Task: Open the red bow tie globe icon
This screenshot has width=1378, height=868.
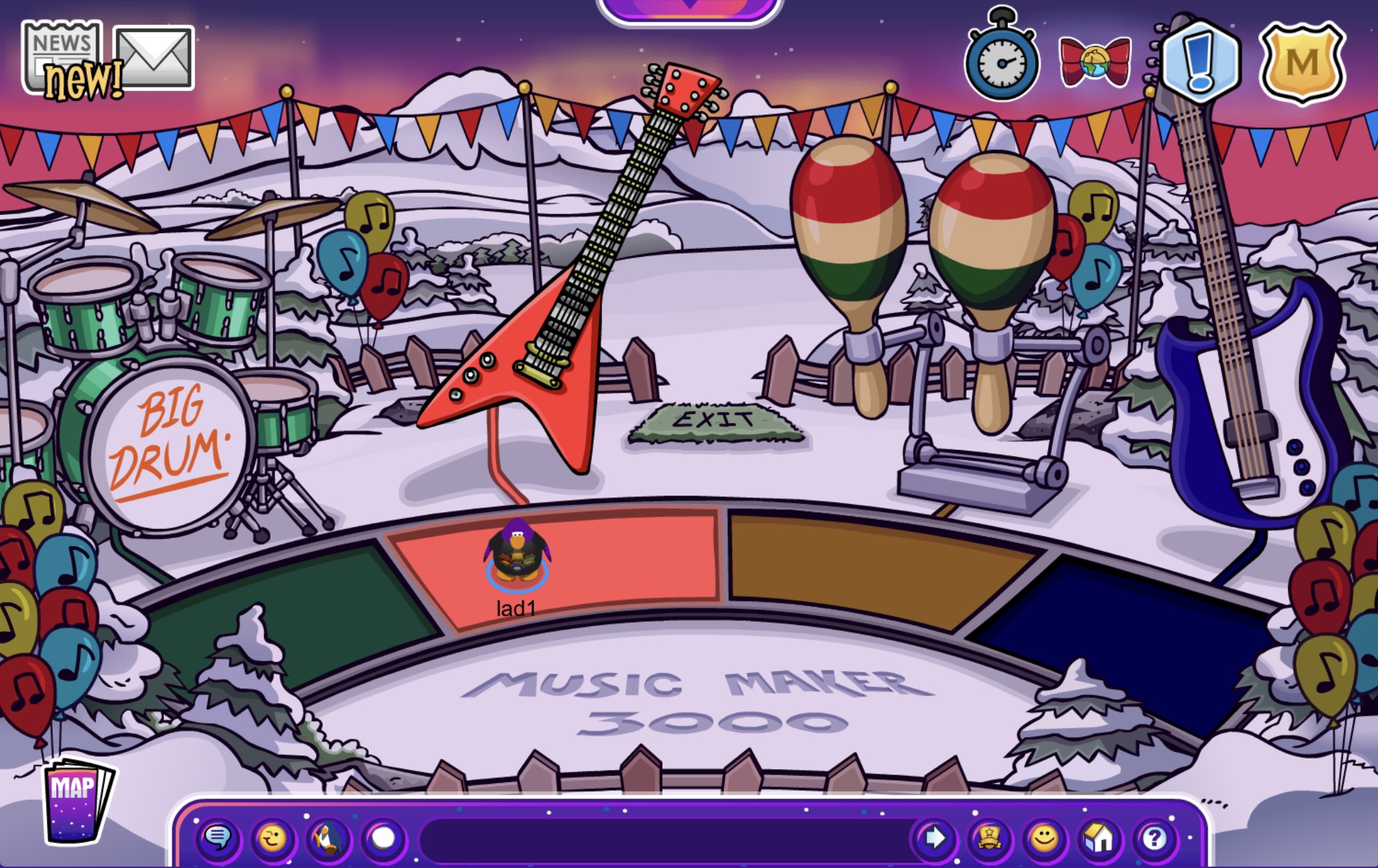Action: [x=1094, y=62]
